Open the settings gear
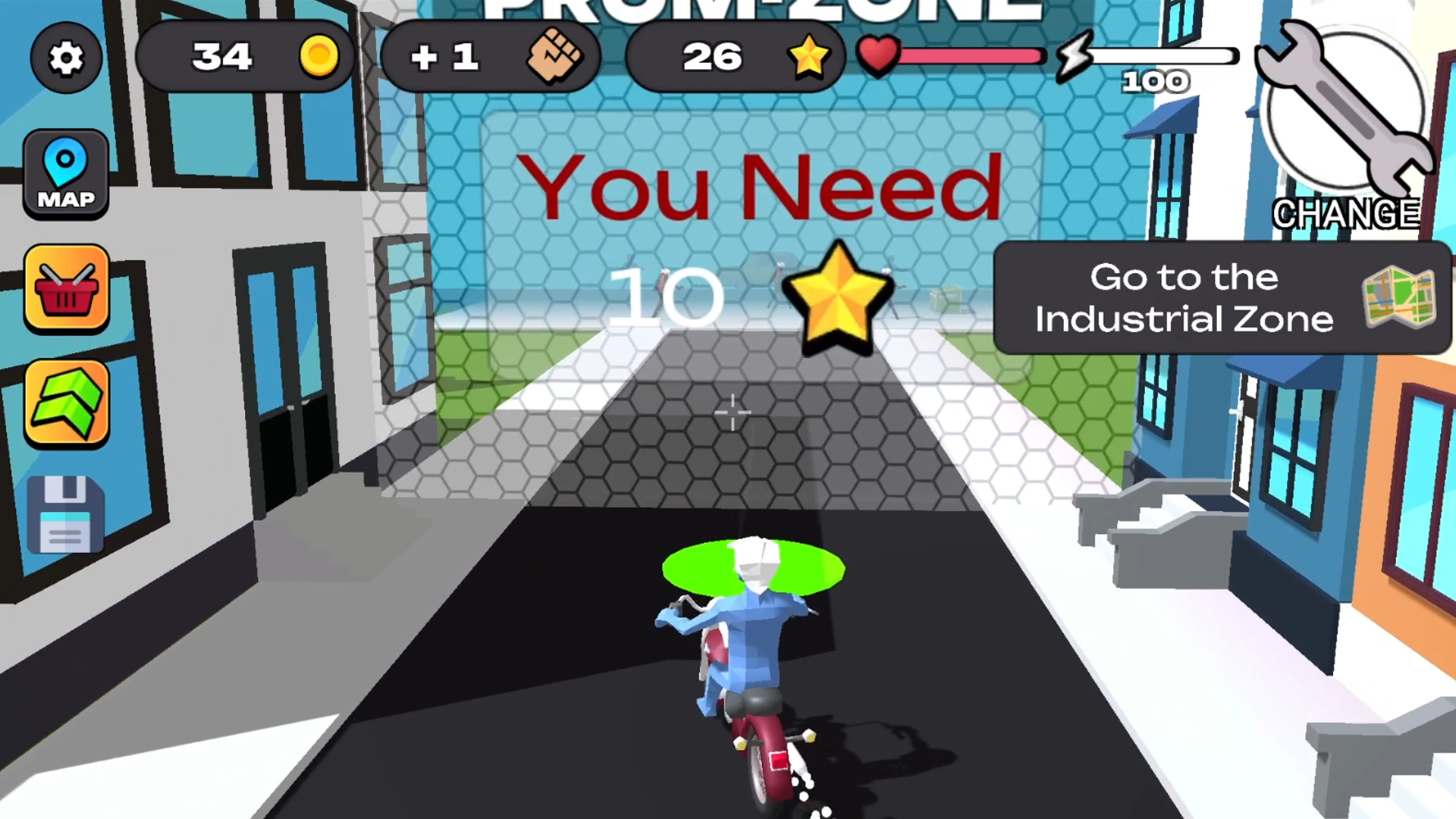This screenshot has width=1456, height=819. pyautogui.click(x=66, y=58)
